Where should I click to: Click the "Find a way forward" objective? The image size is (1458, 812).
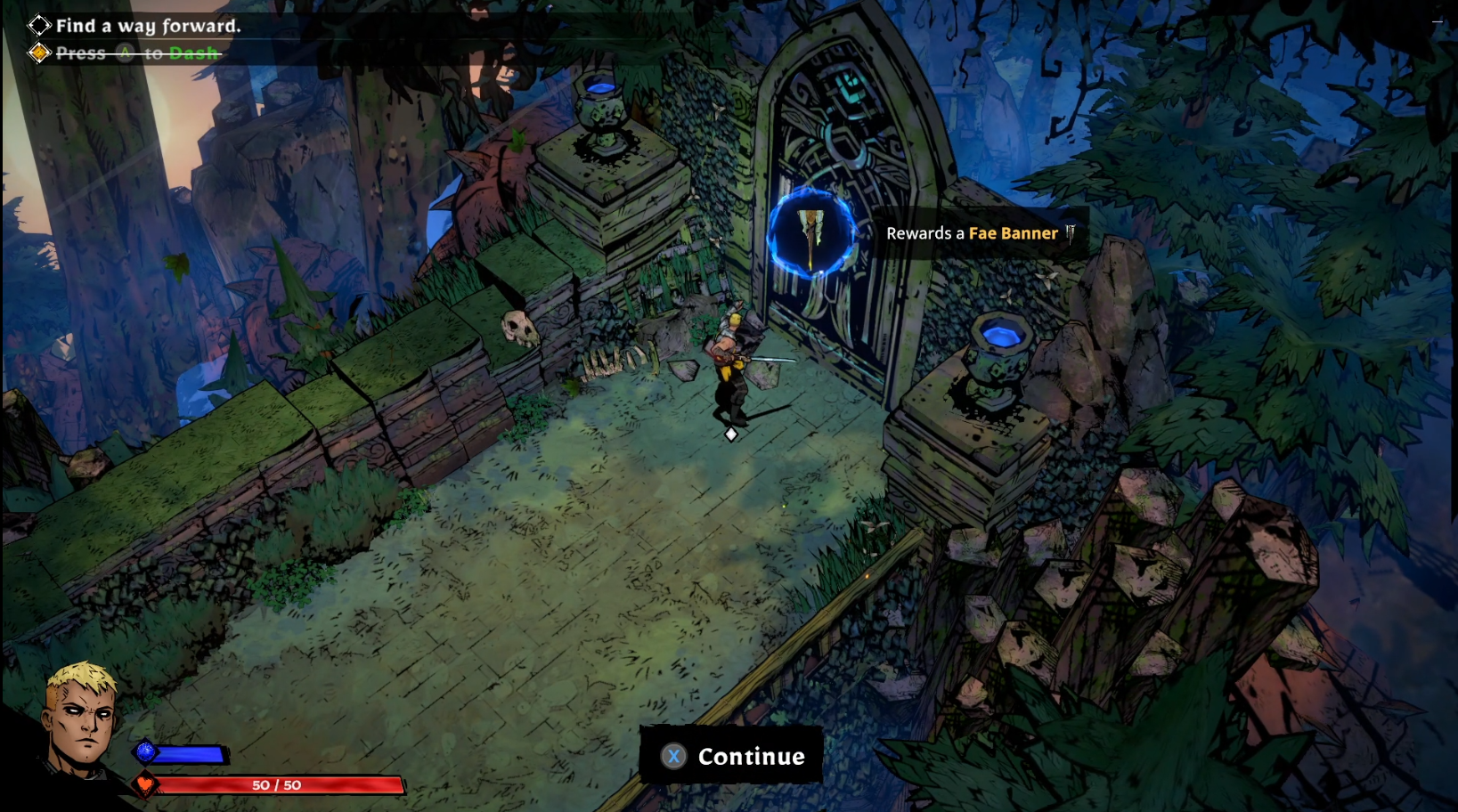click(x=148, y=26)
